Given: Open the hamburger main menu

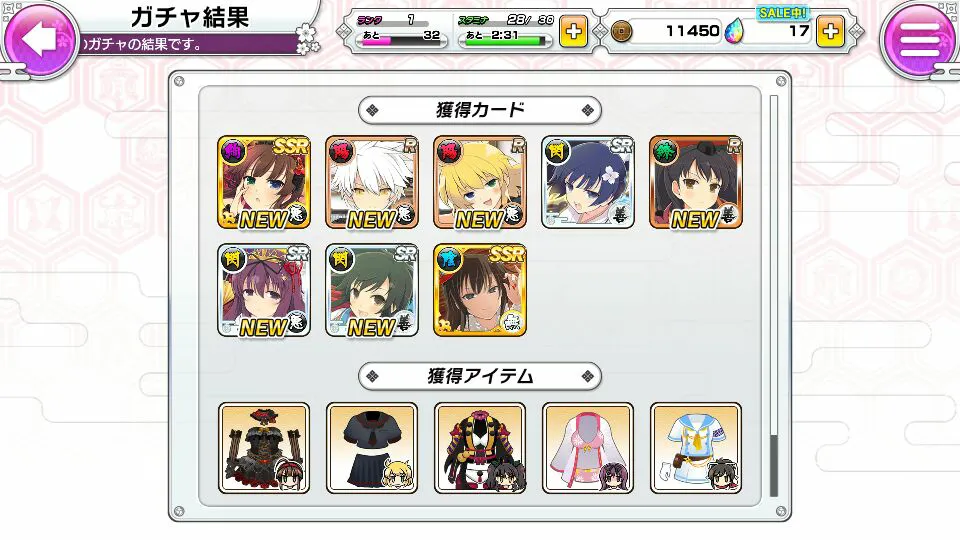Looking at the screenshot, I should pos(920,39).
